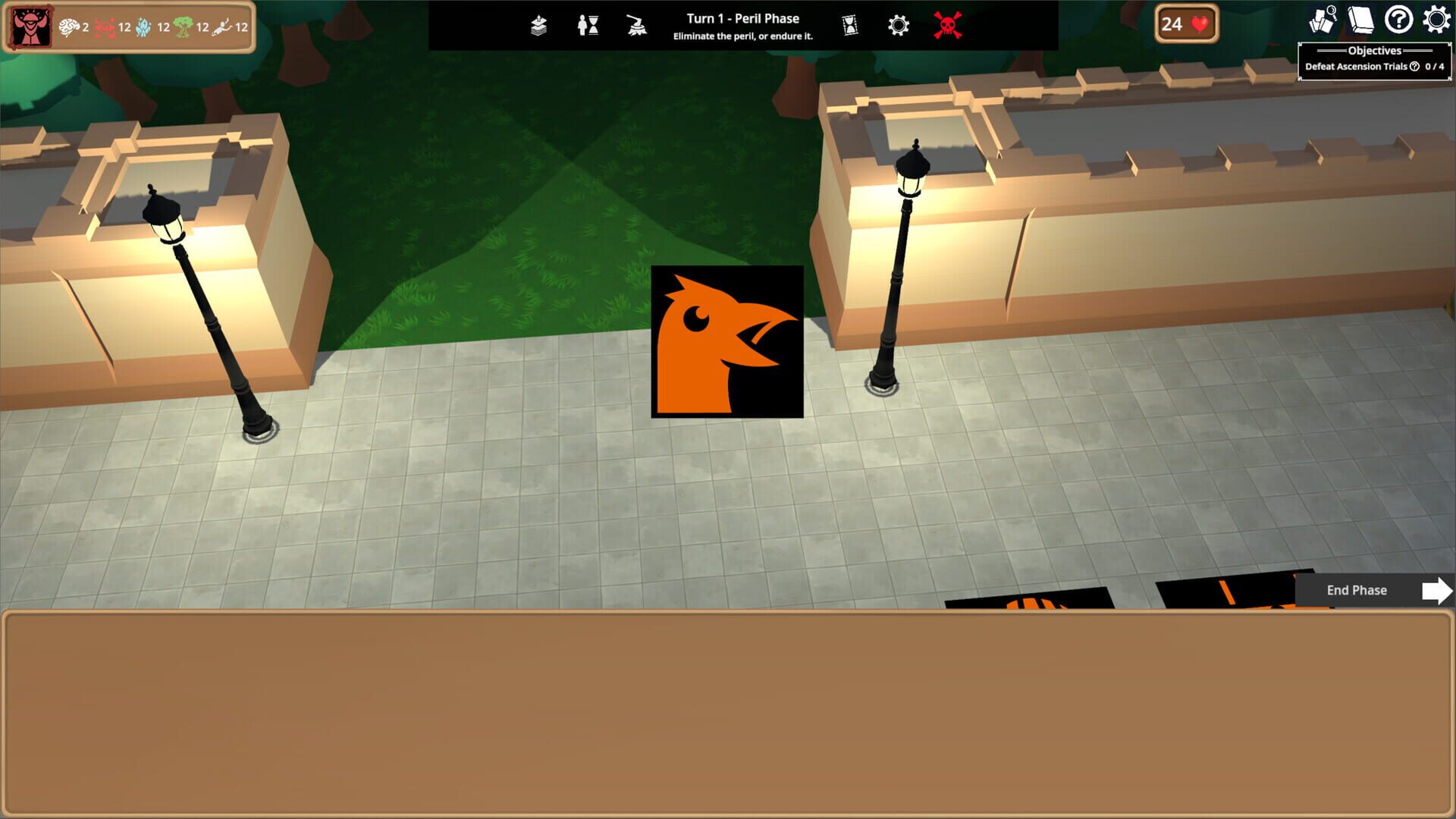Screen dimensions: 1456x819
Task: Select the orange crow tile on the board
Action: point(728,341)
